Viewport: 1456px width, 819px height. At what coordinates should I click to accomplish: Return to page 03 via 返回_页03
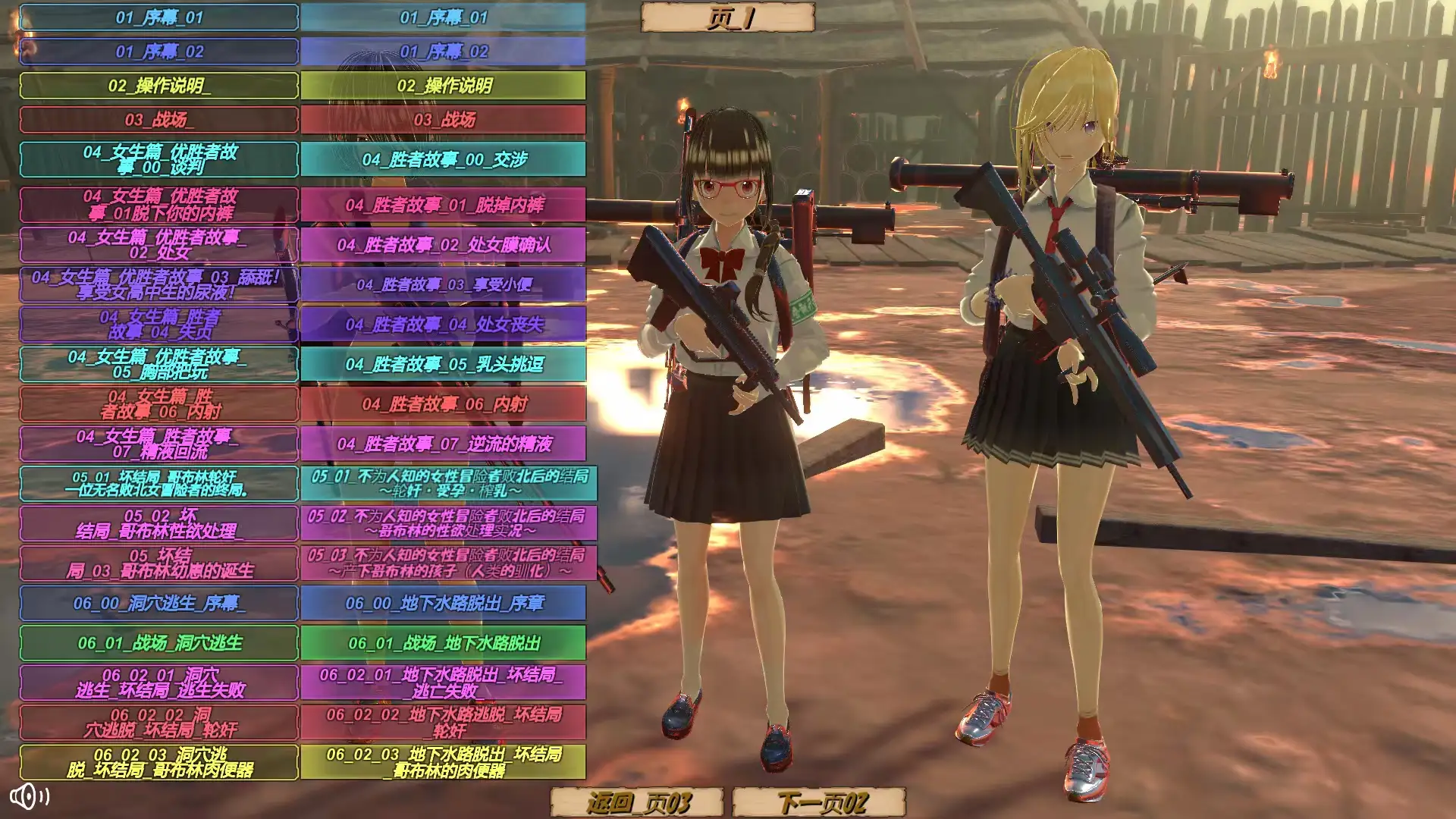637,802
